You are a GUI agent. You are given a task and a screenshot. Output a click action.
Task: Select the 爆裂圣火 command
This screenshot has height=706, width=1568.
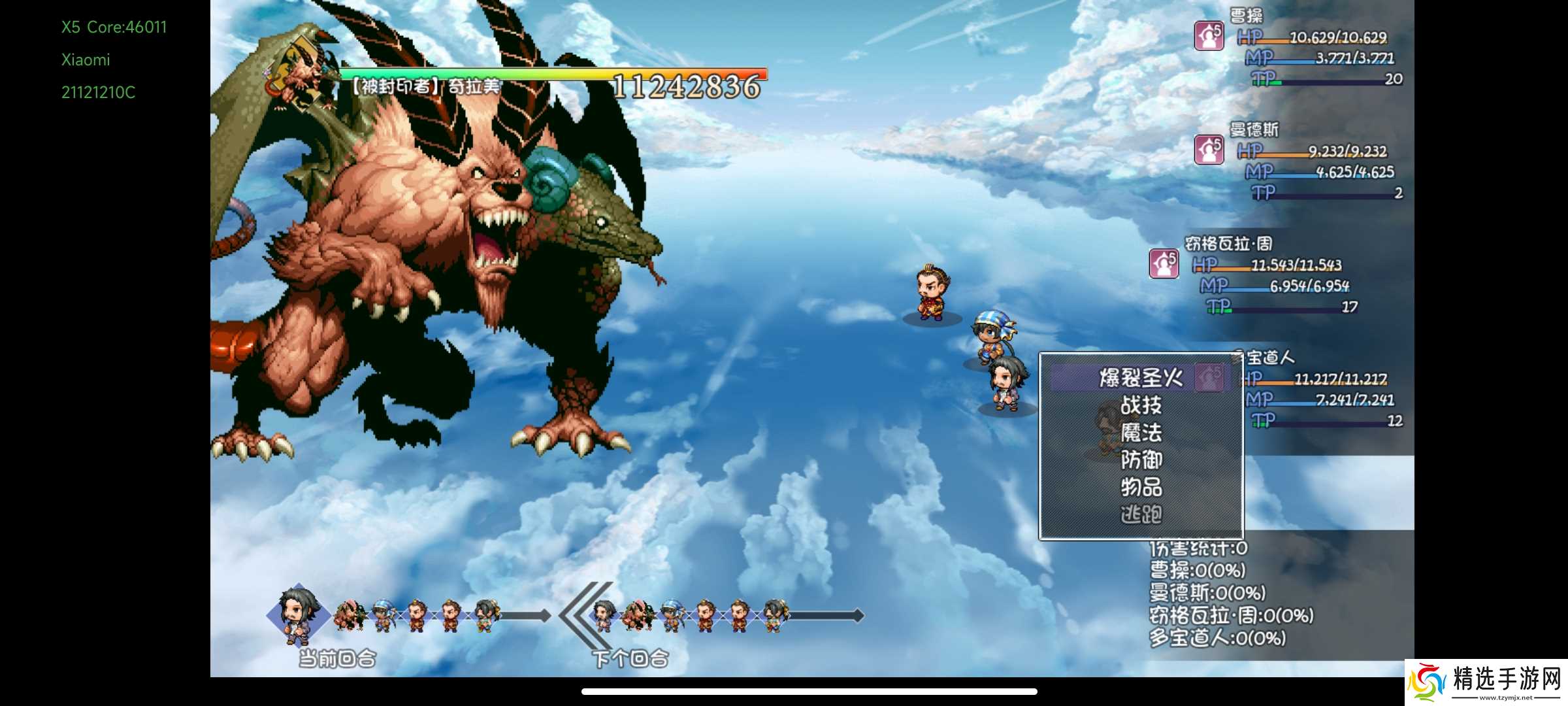tap(1140, 378)
